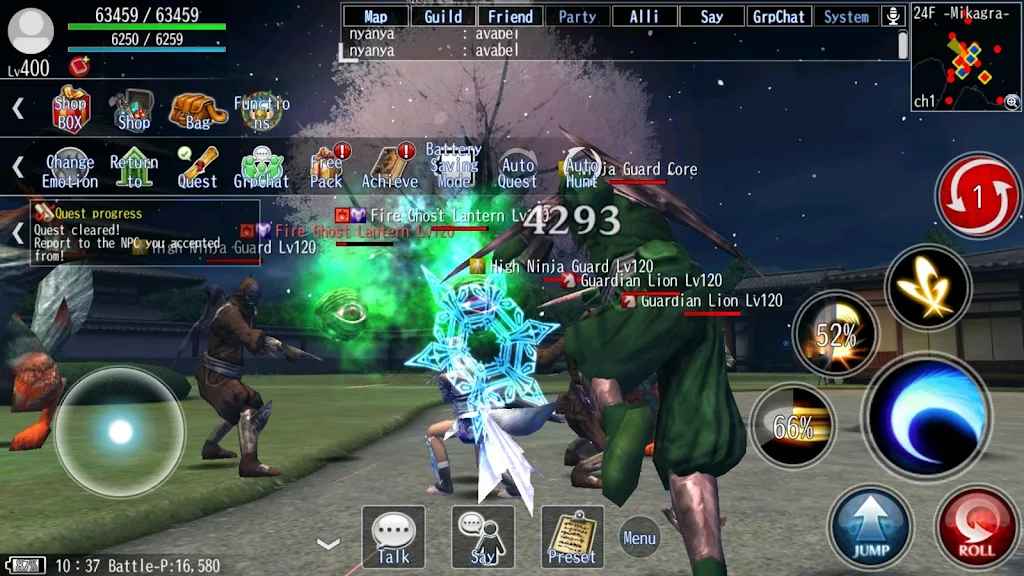Image resolution: width=1024 pixels, height=576 pixels.
Task: Click the minimap magnifier zoom button
Action: tap(1012, 101)
